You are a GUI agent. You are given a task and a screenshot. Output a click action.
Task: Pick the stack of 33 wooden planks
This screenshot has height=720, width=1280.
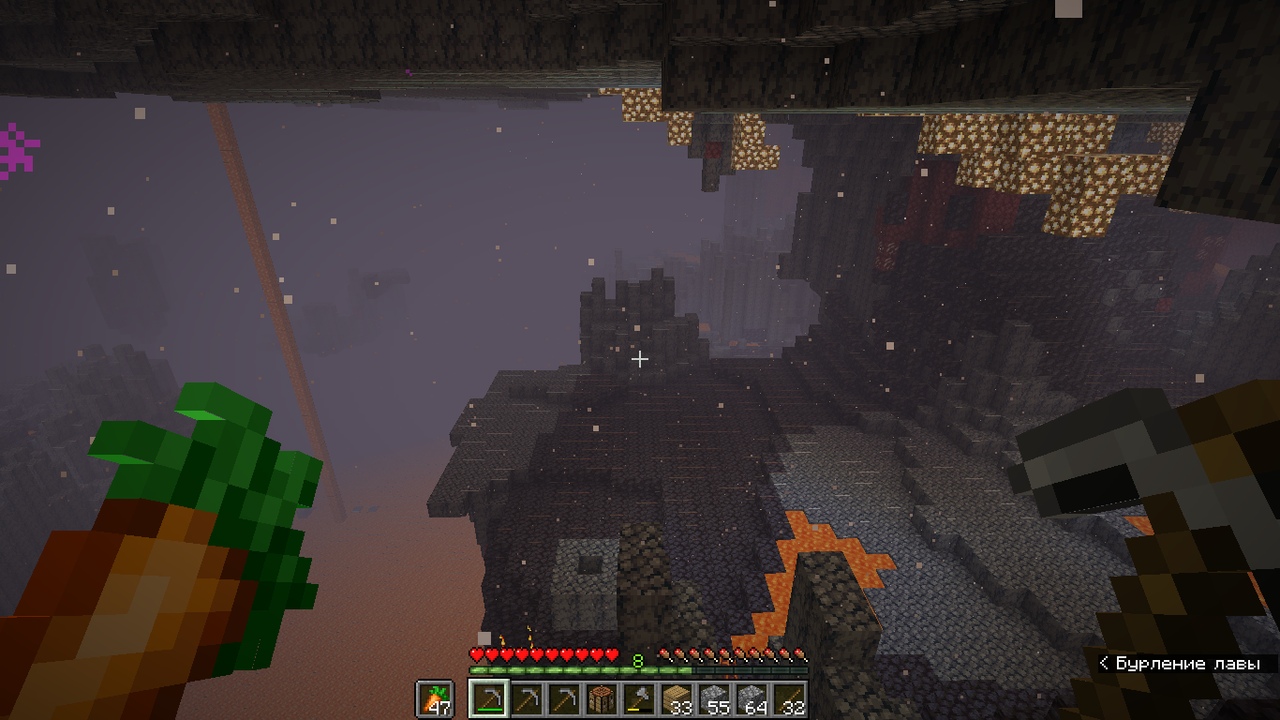pos(679,699)
